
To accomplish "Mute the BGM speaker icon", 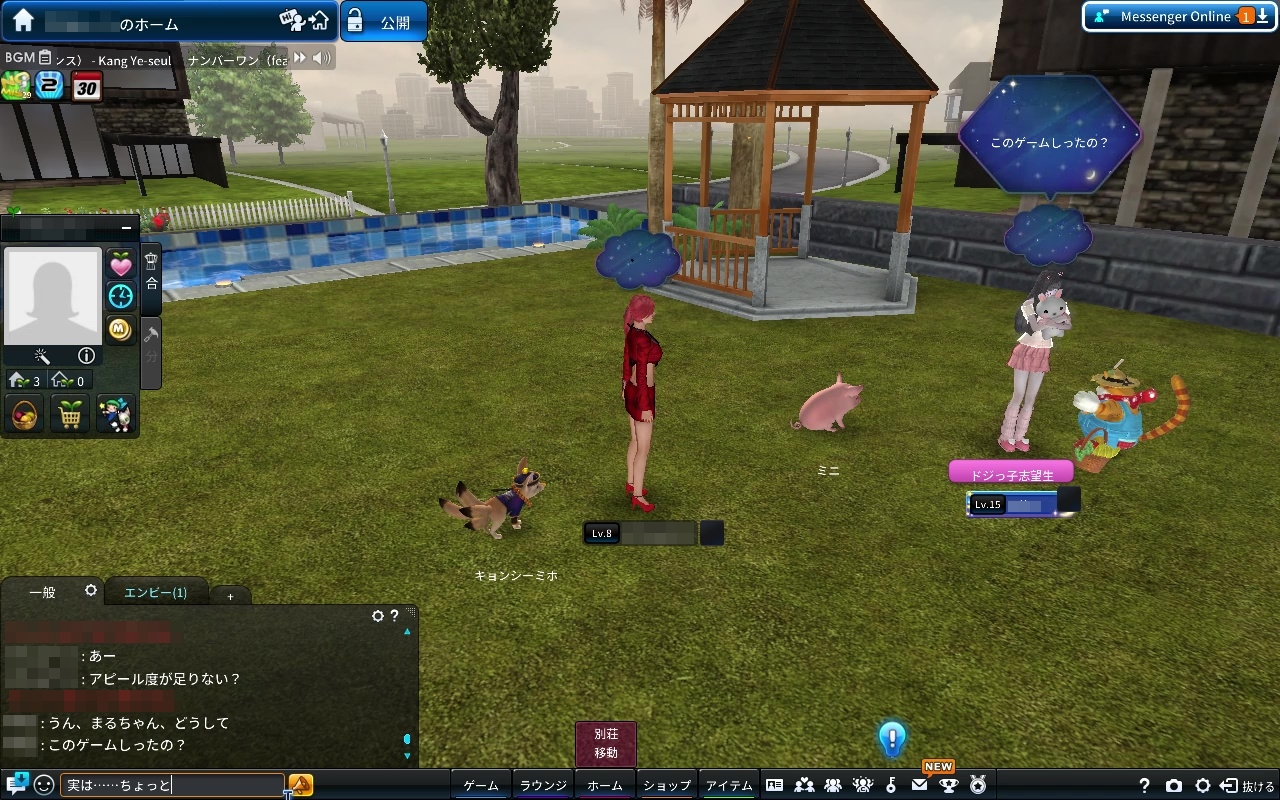I will tap(321, 59).
